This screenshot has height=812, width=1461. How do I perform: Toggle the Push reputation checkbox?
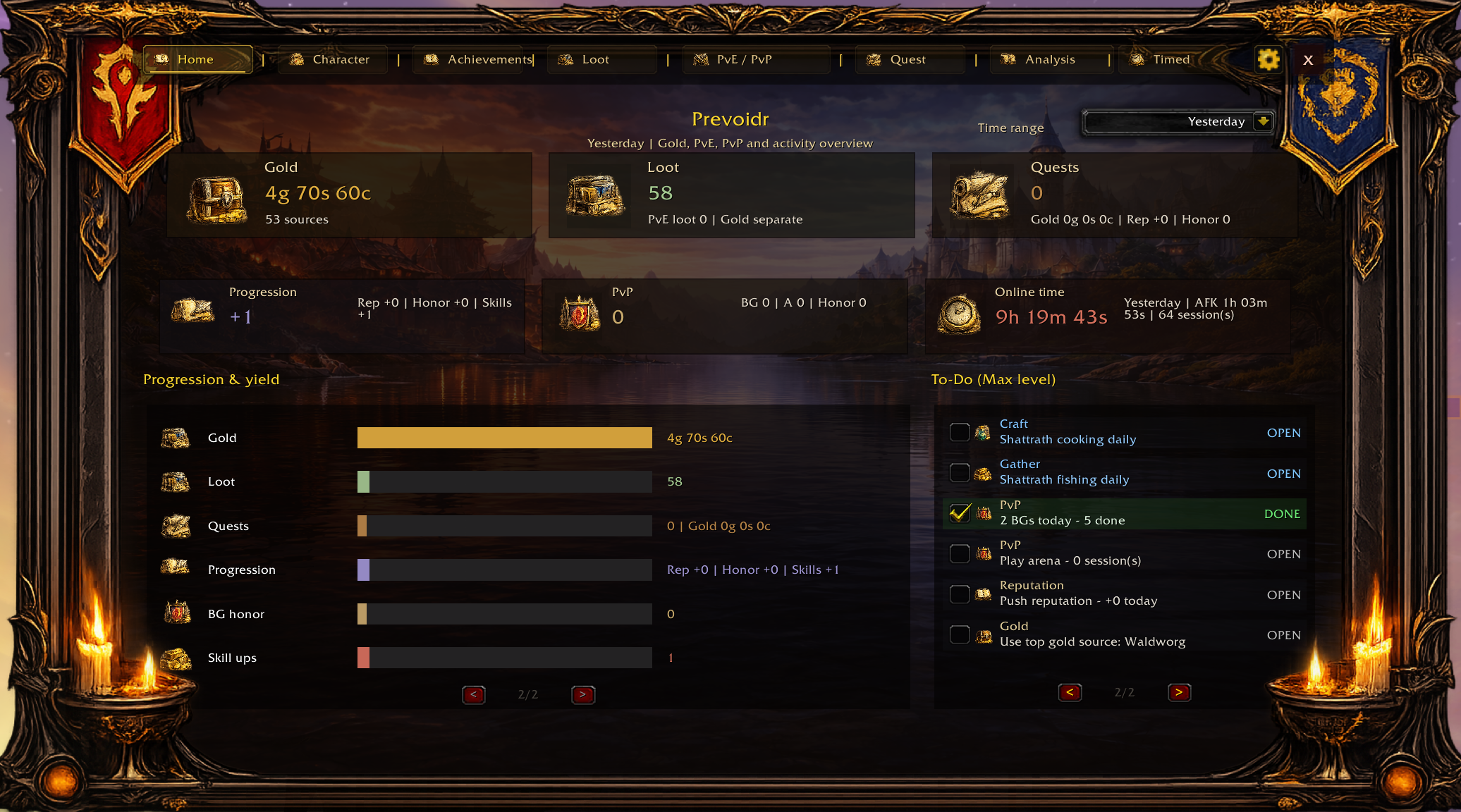[x=960, y=594]
